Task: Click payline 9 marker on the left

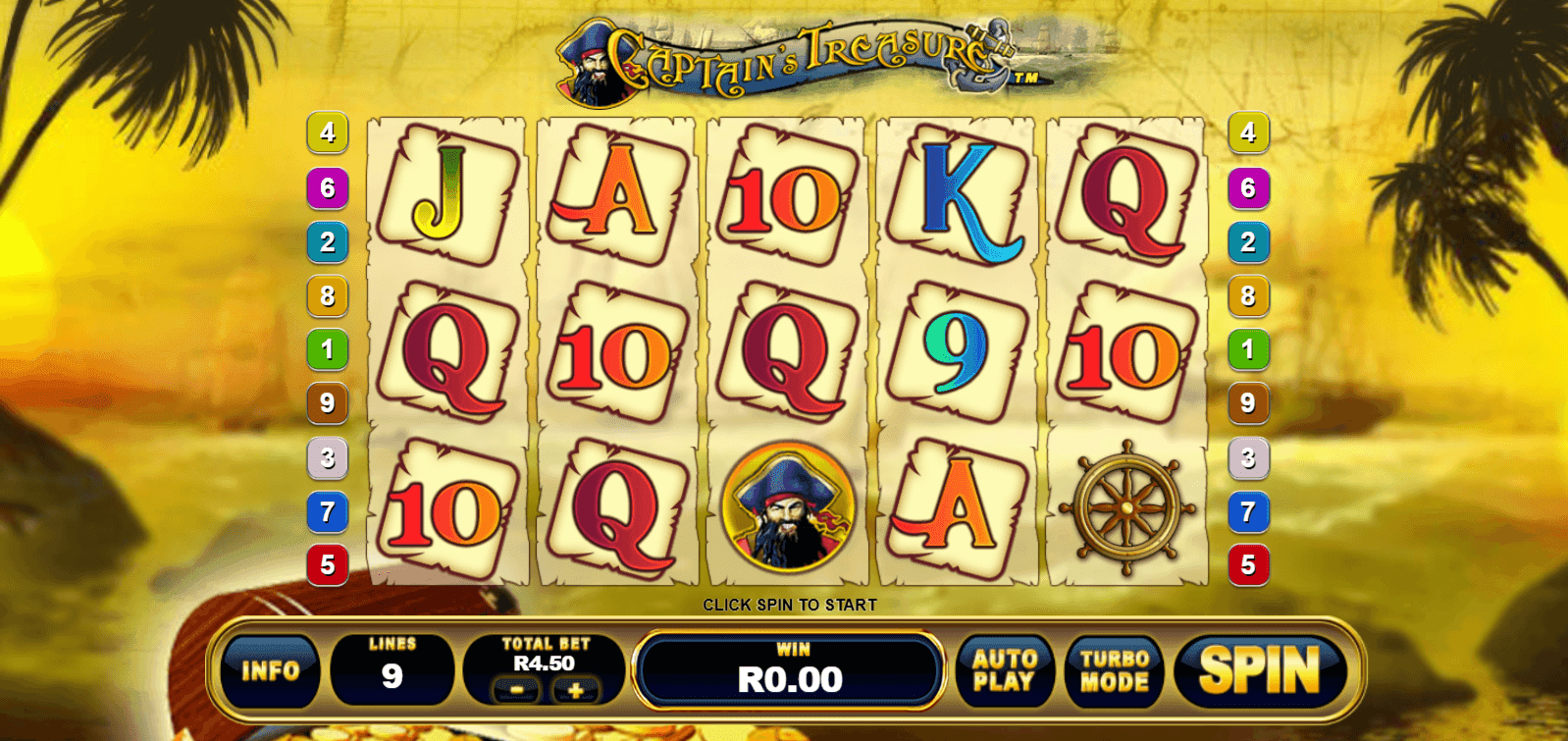Action: click(x=327, y=401)
